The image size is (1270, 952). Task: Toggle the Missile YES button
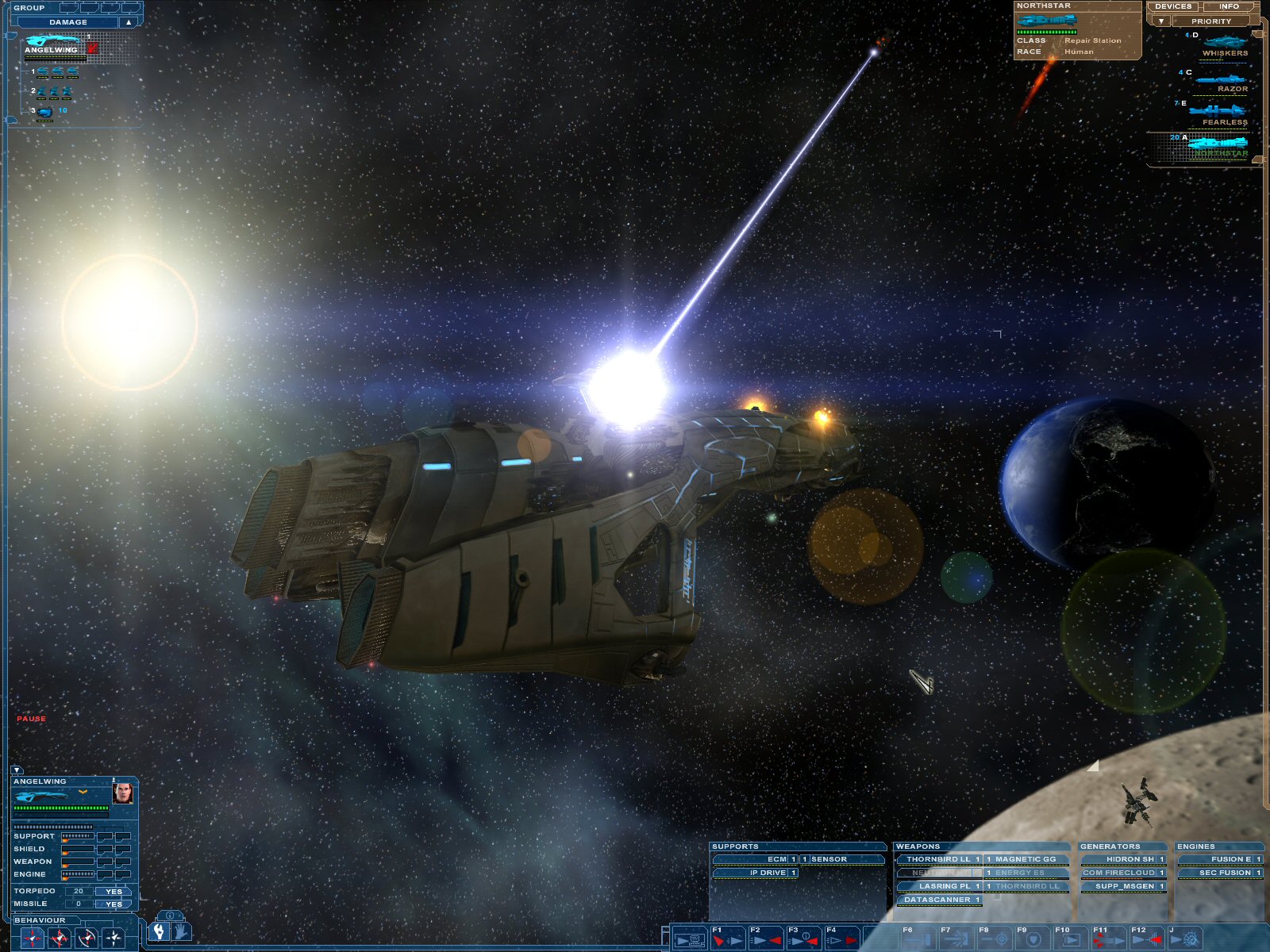tap(114, 904)
